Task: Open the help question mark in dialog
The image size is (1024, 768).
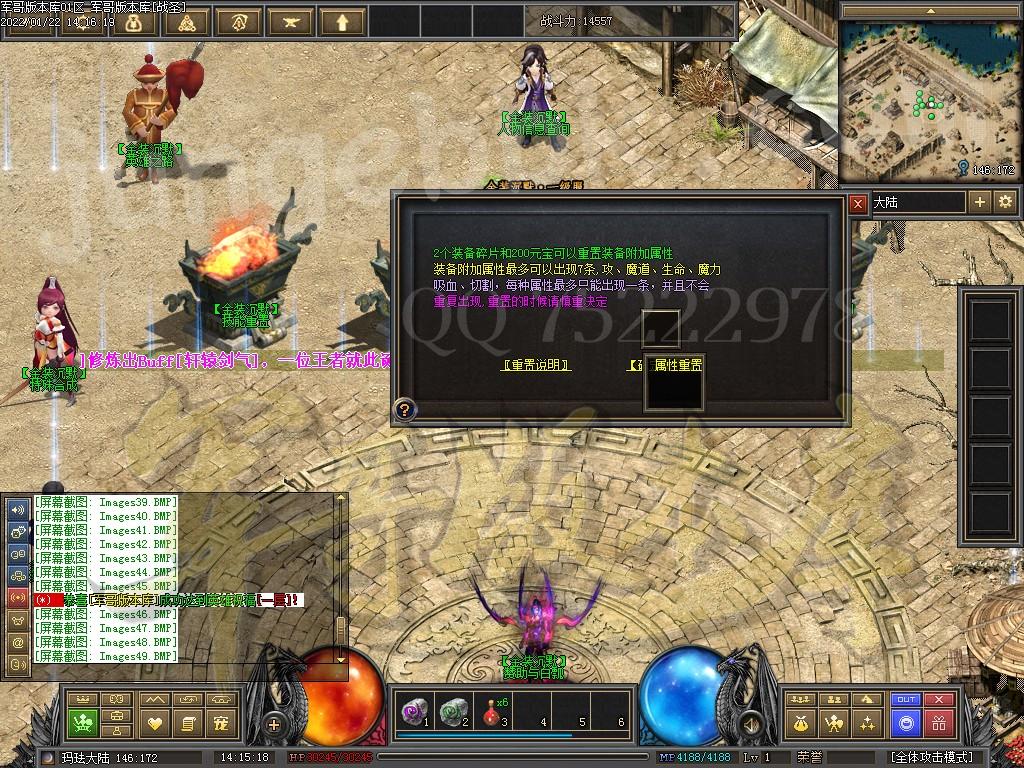Action: (x=404, y=408)
